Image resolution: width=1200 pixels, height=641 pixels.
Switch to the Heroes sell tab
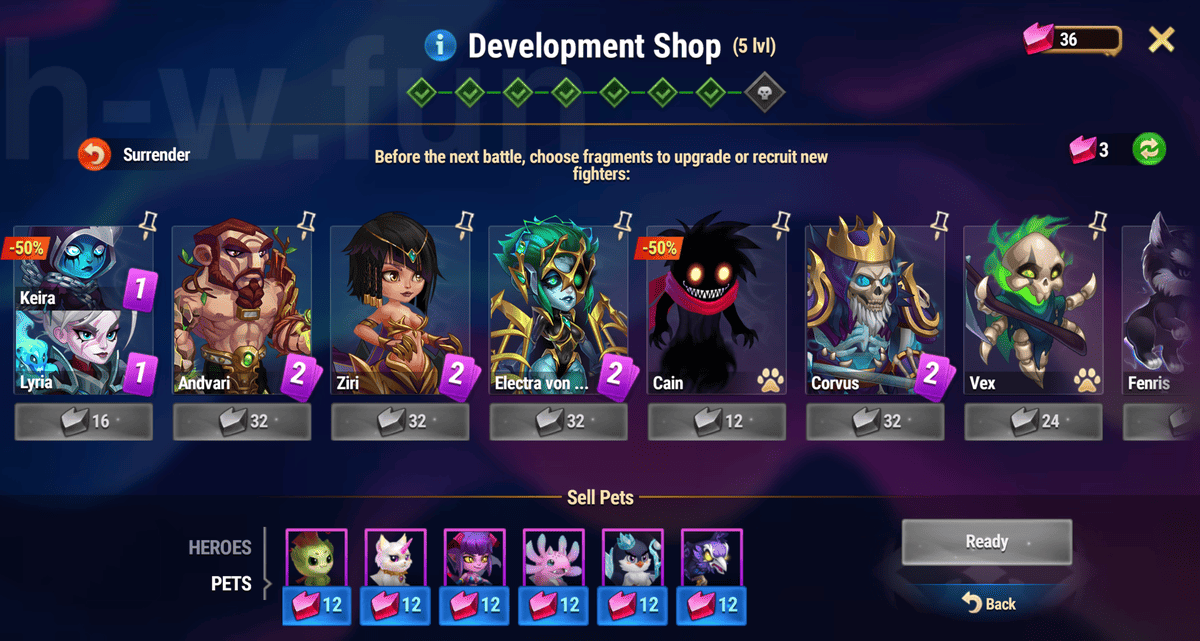coord(220,548)
